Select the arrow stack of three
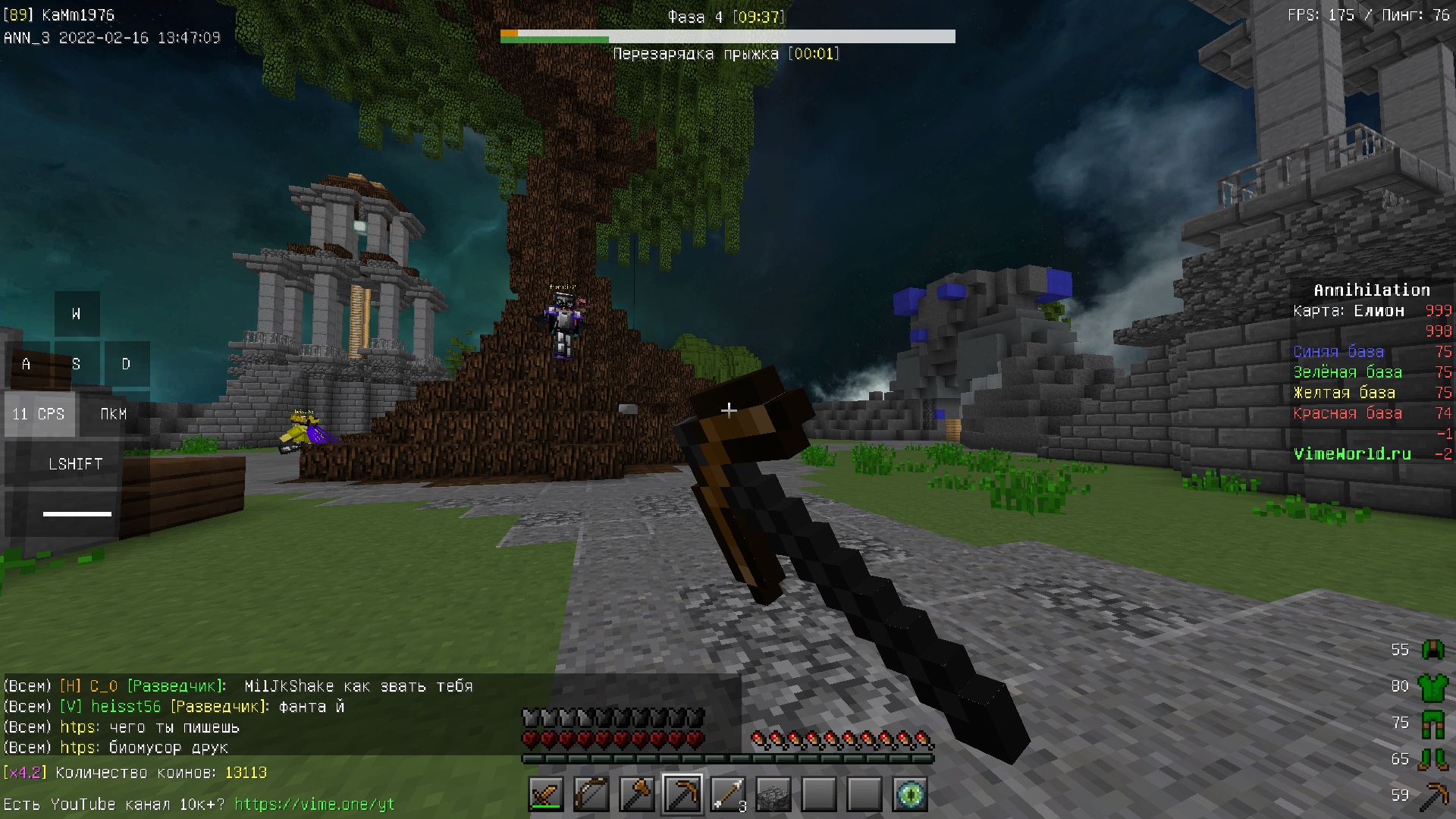 point(728,795)
